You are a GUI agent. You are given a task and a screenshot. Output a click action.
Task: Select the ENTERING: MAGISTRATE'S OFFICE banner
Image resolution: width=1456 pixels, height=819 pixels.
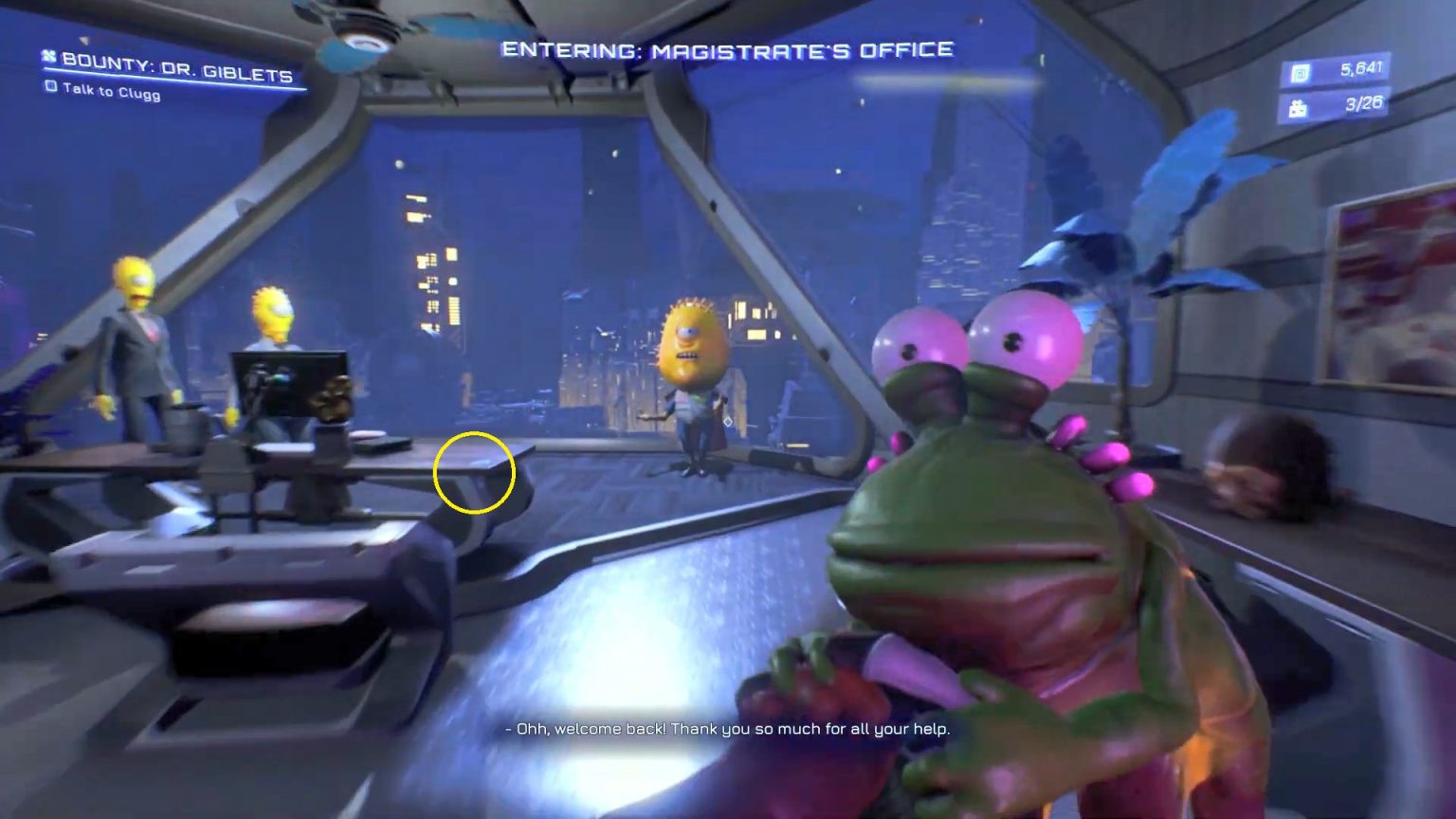[x=728, y=50]
